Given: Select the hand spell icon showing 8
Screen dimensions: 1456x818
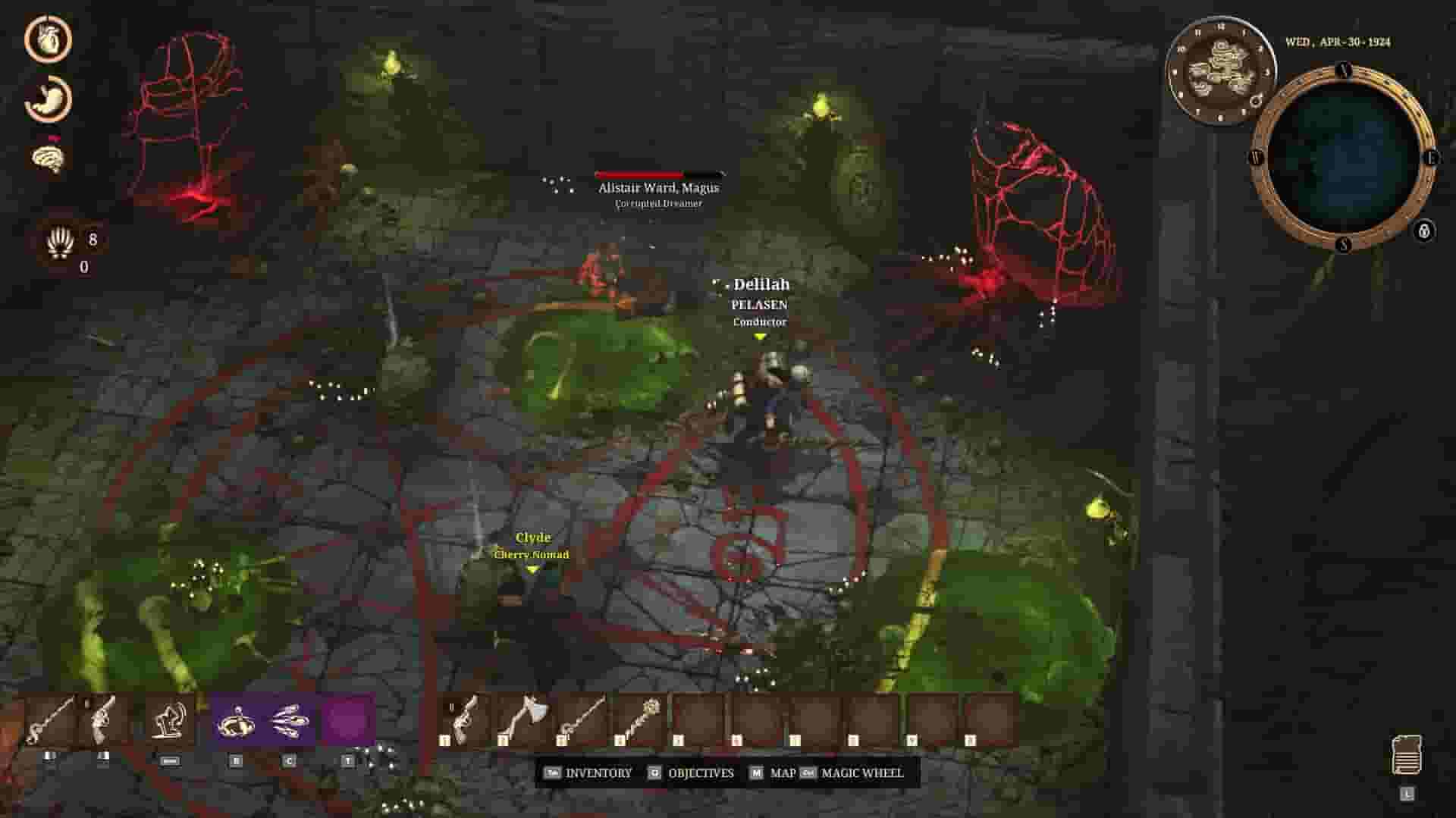Looking at the screenshot, I should [61, 243].
